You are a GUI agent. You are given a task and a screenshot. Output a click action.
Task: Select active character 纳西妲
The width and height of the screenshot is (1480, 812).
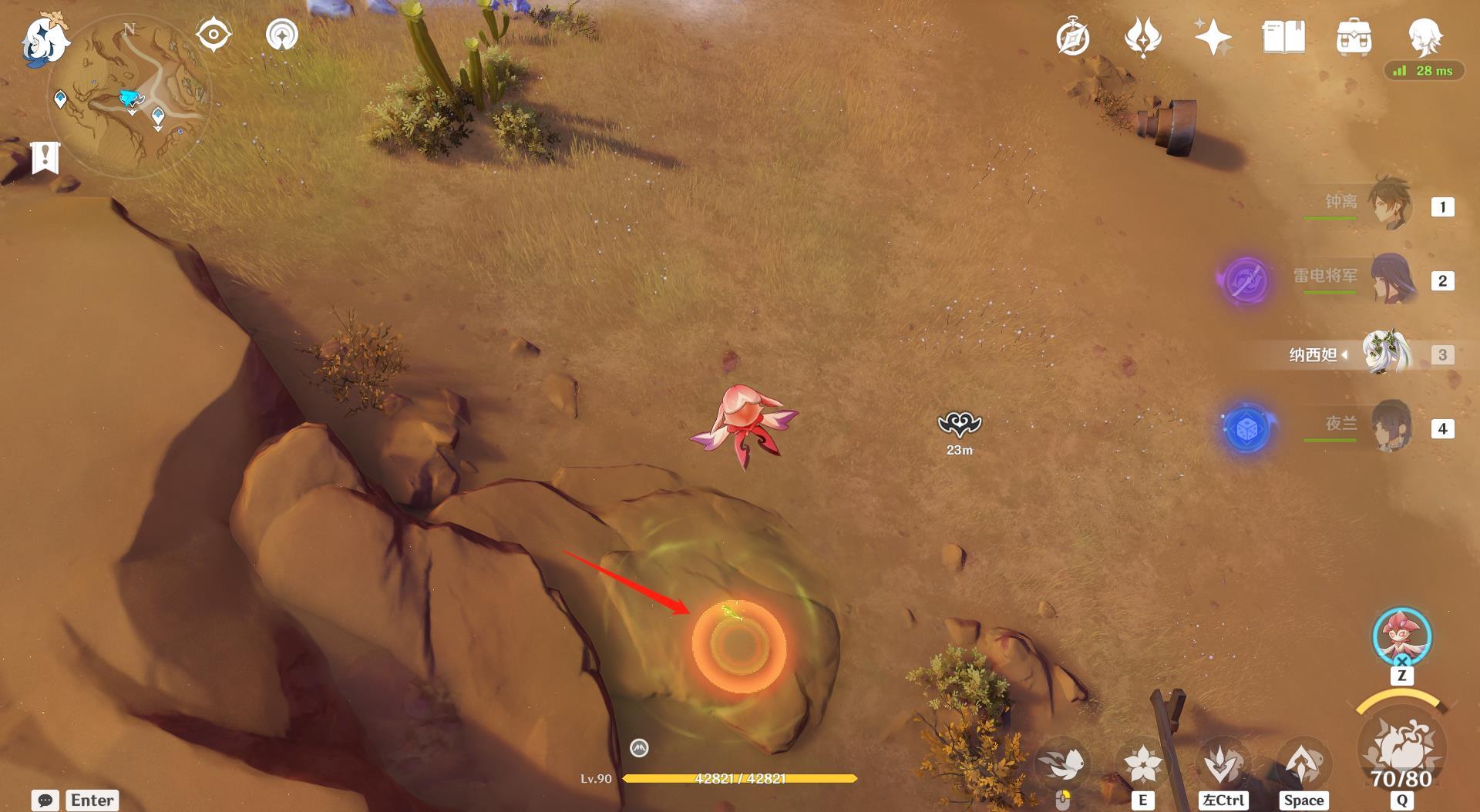pyautogui.click(x=1386, y=354)
